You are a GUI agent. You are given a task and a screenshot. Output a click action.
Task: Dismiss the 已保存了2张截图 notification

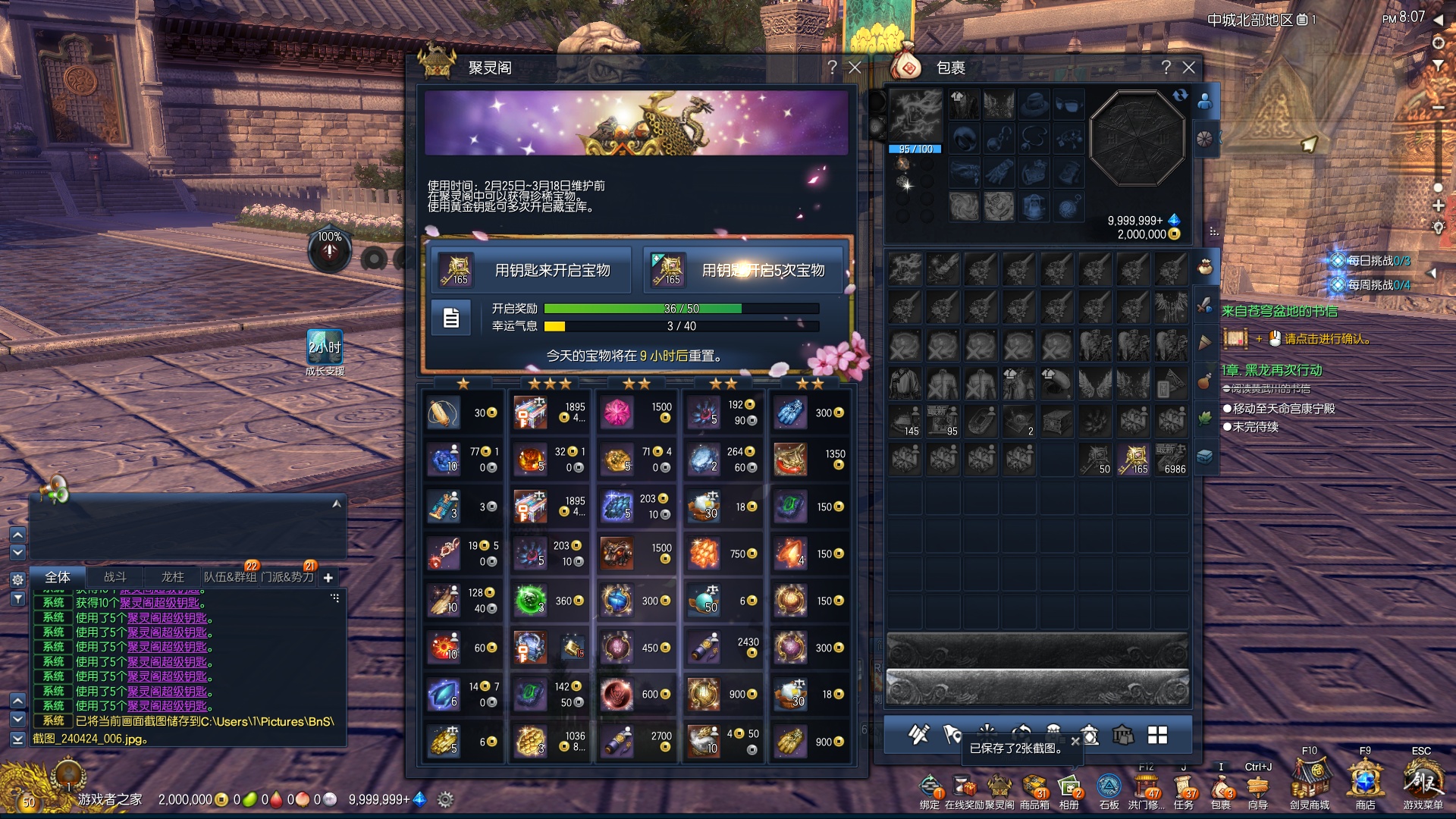pyautogui.click(x=1075, y=742)
